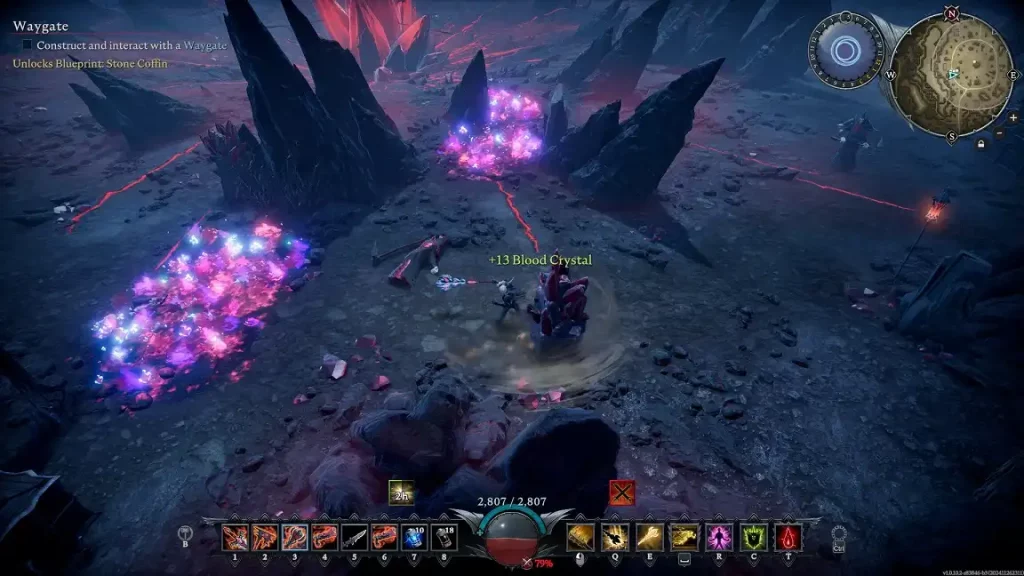Viewport: 1024px width, 576px height.
Task: Tick the Construct a Waygate objective checkbox
Action: (x=28, y=45)
